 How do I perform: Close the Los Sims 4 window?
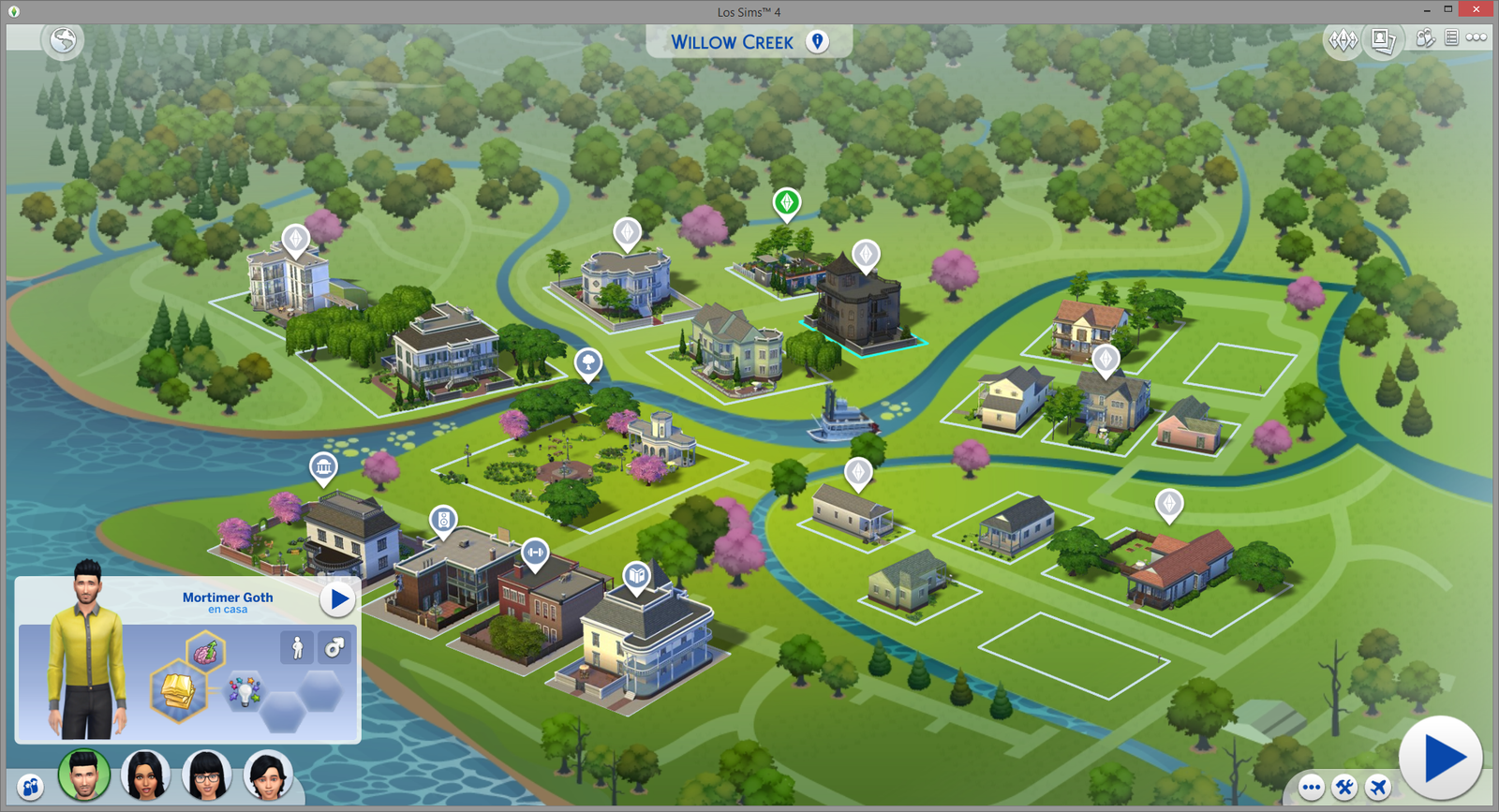1477,9
